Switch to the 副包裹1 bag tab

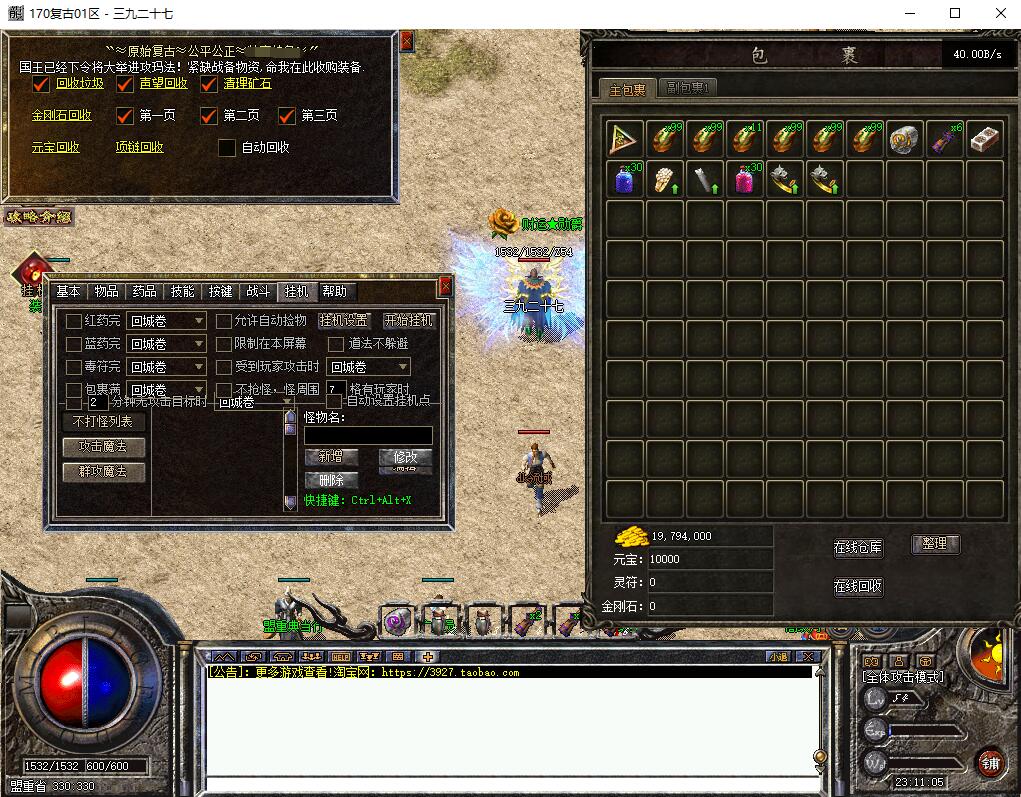tap(687, 88)
